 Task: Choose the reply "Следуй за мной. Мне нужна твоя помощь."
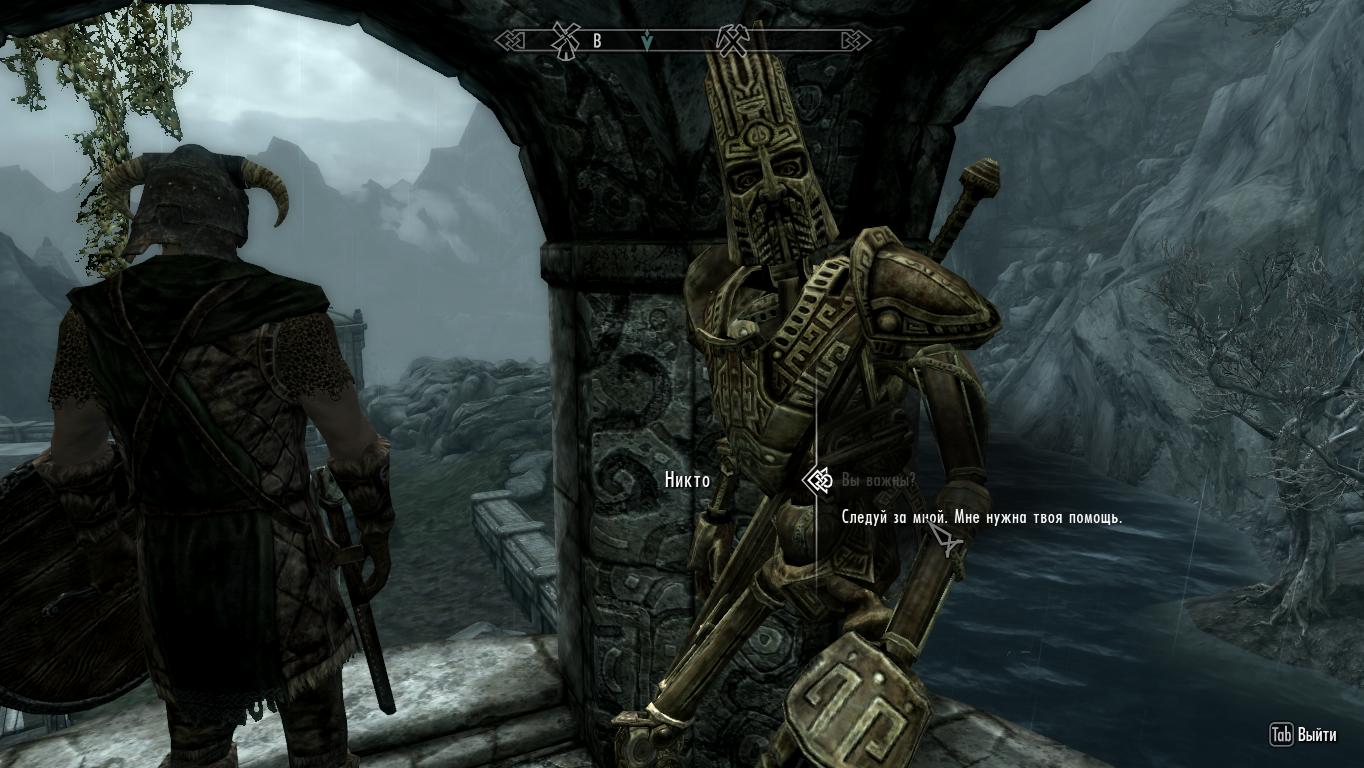coord(981,518)
